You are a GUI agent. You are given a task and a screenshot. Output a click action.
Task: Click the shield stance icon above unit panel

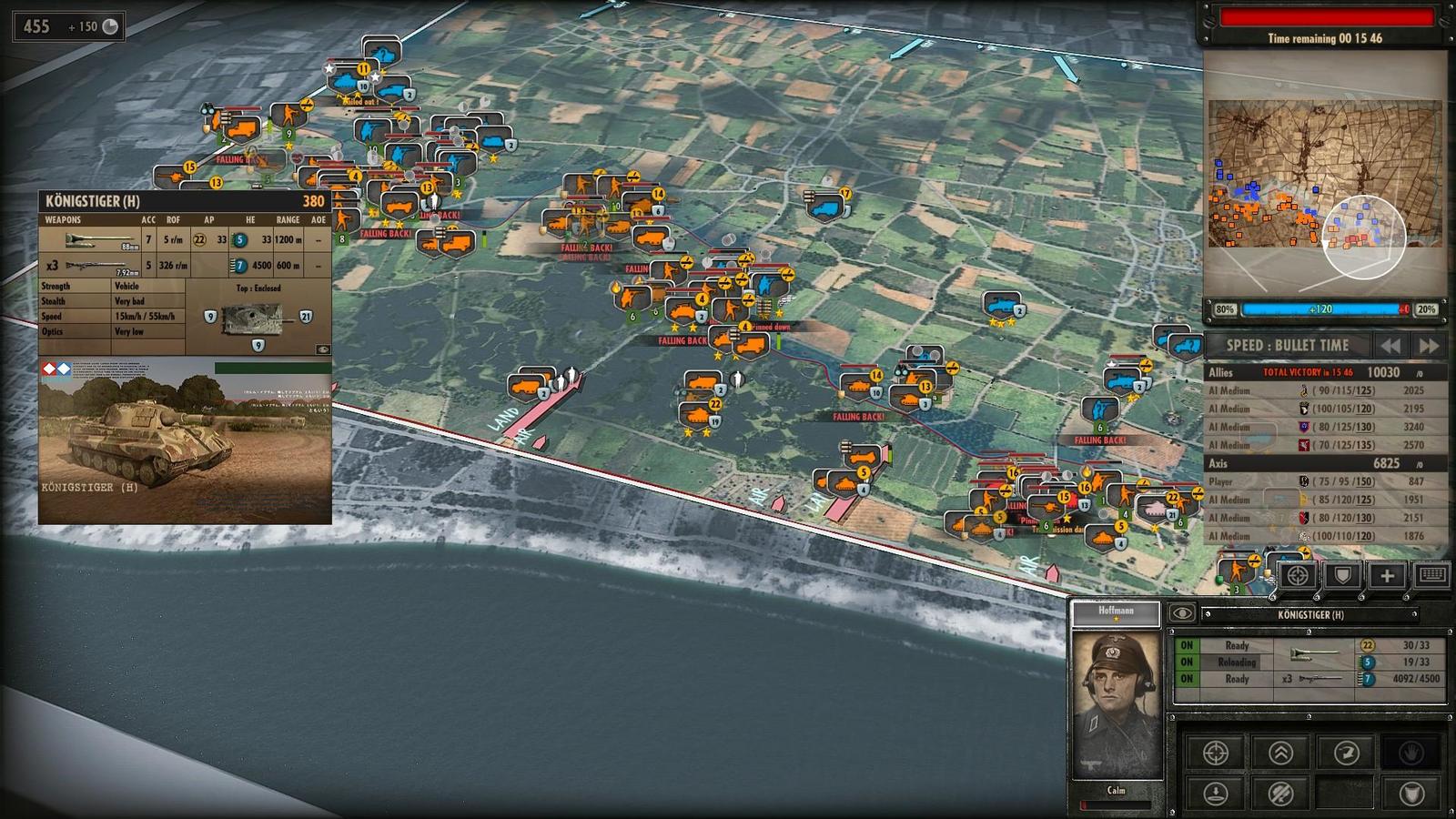[x=1342, y=574]
